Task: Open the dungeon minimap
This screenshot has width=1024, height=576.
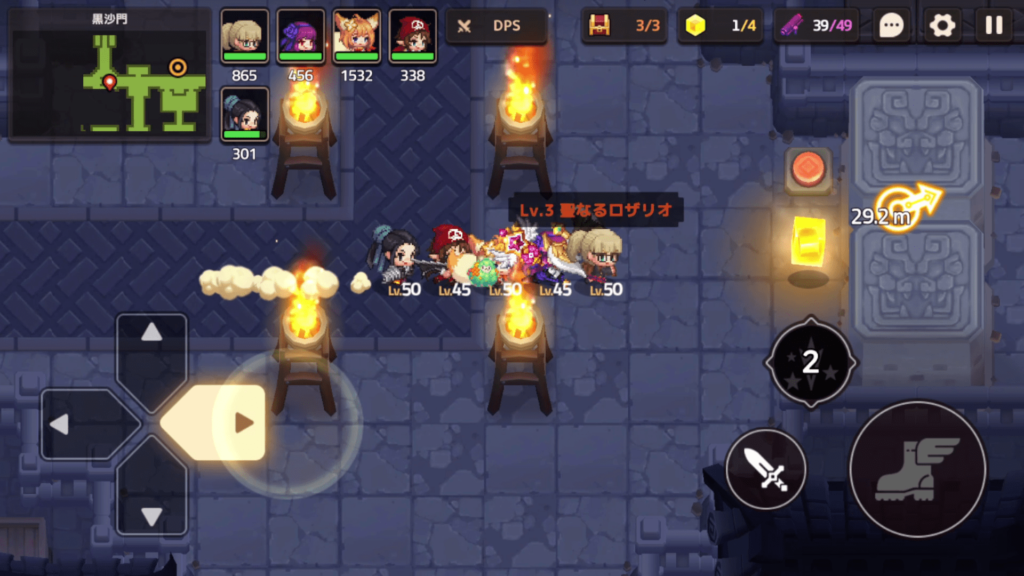Action: click(106, 76)
